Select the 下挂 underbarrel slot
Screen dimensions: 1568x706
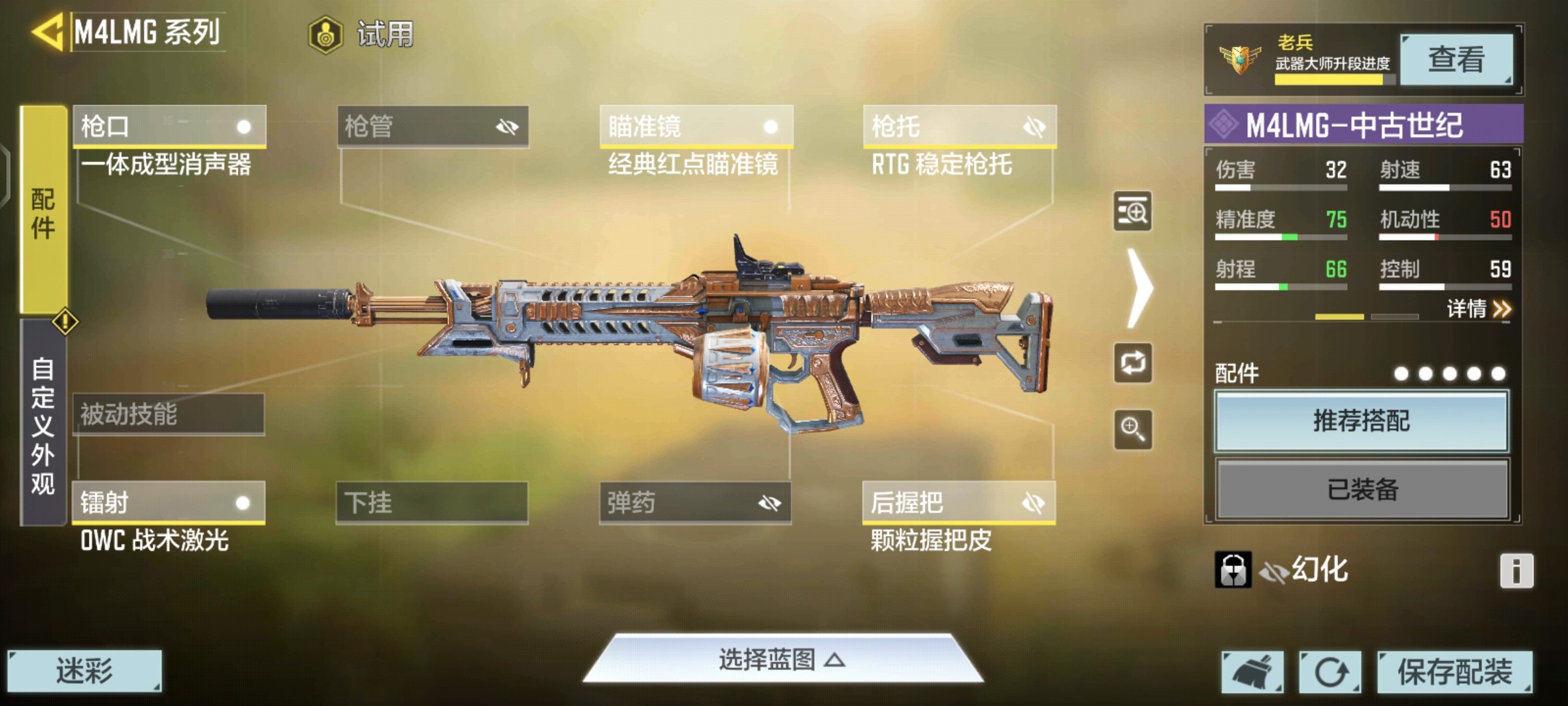tap(432, 503)
